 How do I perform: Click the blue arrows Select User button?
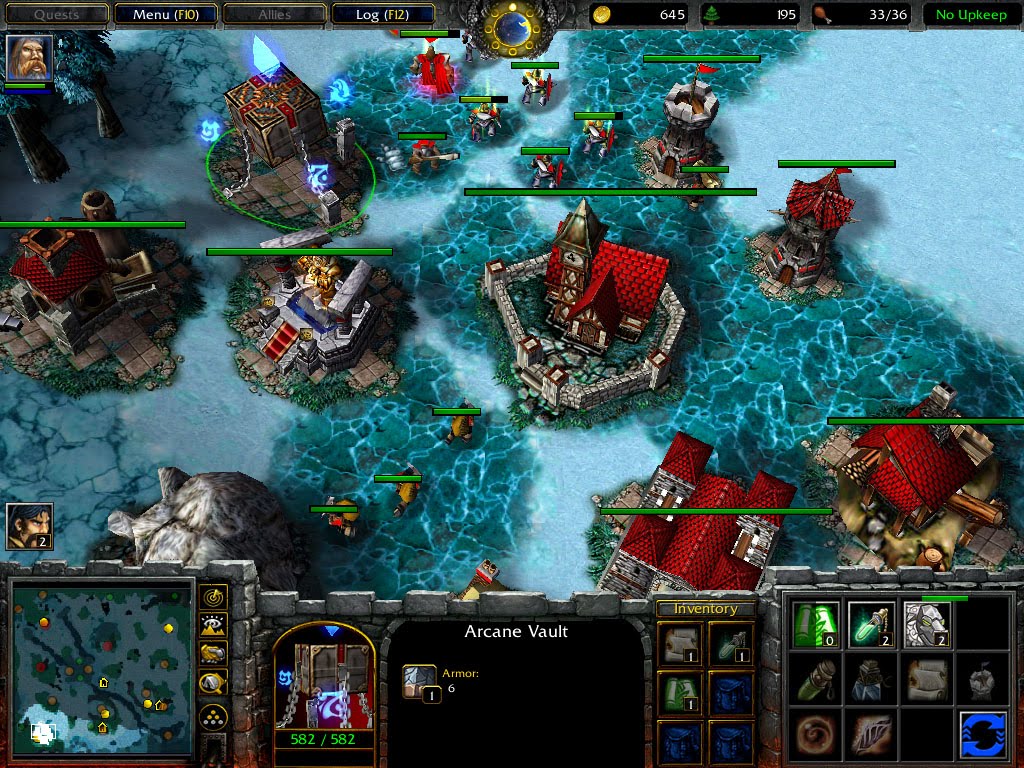(x=981, y=735)
